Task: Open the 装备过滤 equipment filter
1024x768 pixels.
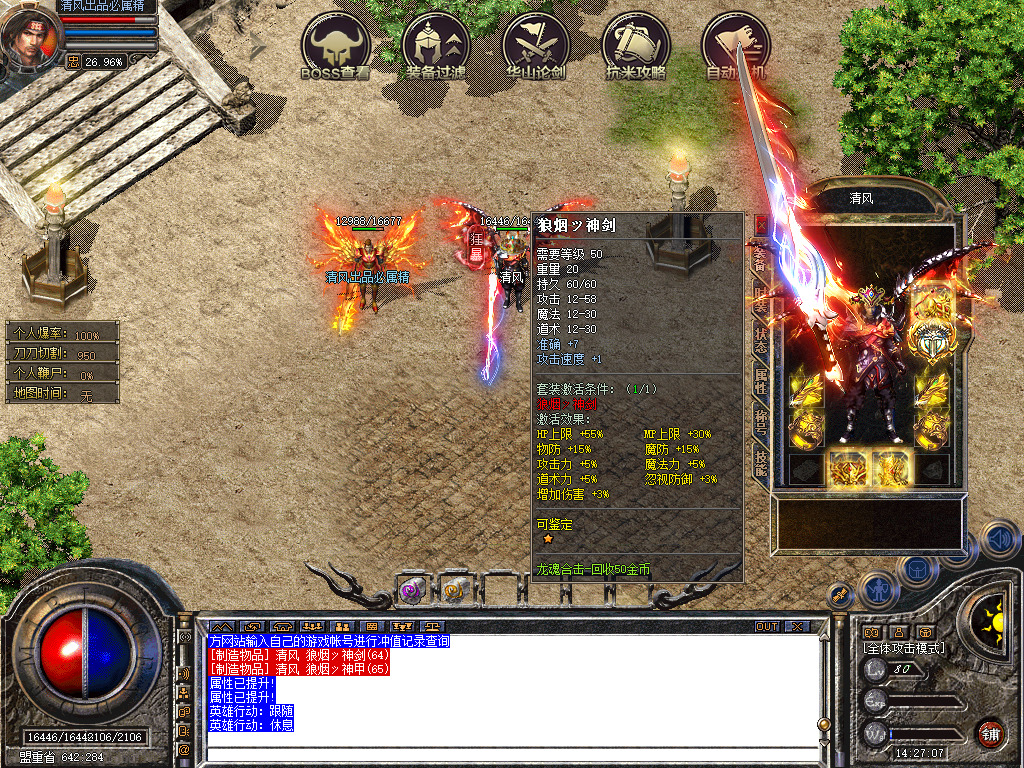Action: (435, 45)
